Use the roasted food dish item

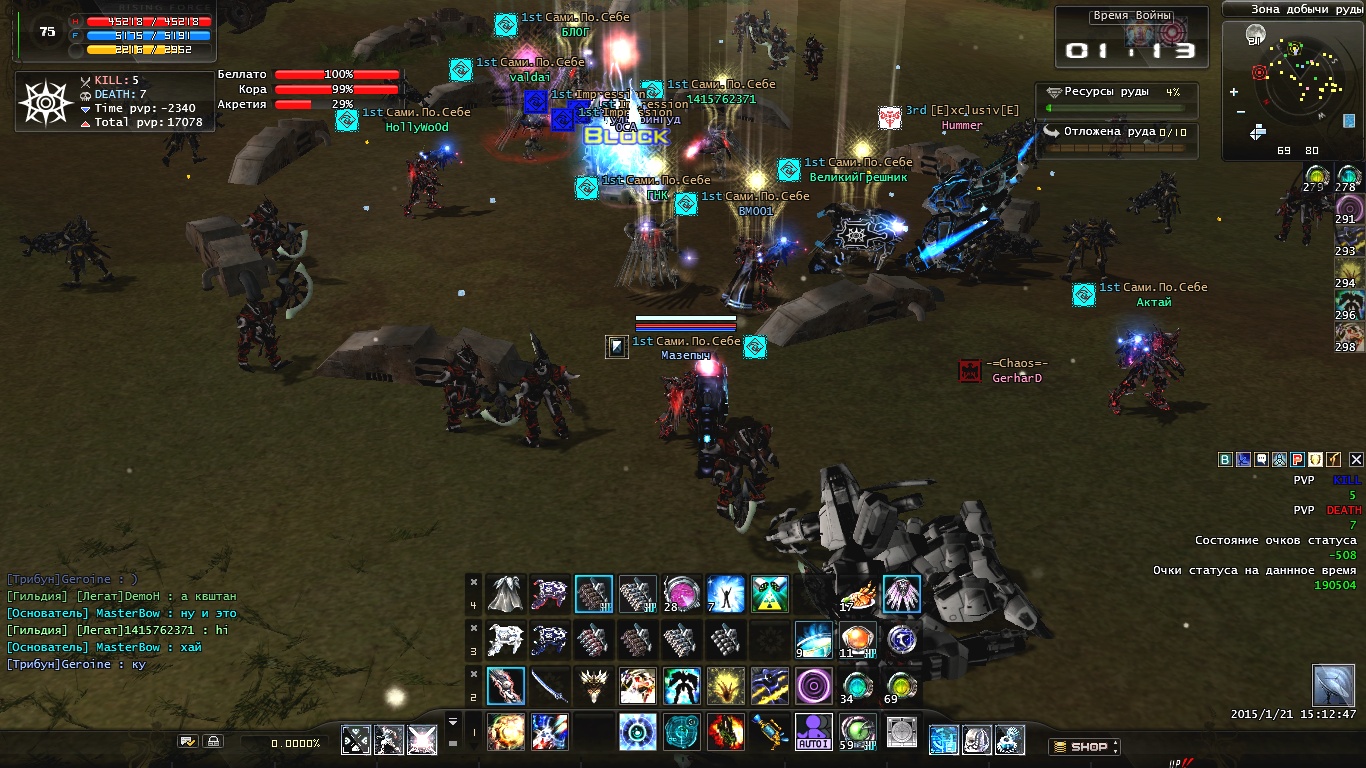(857, 594)
